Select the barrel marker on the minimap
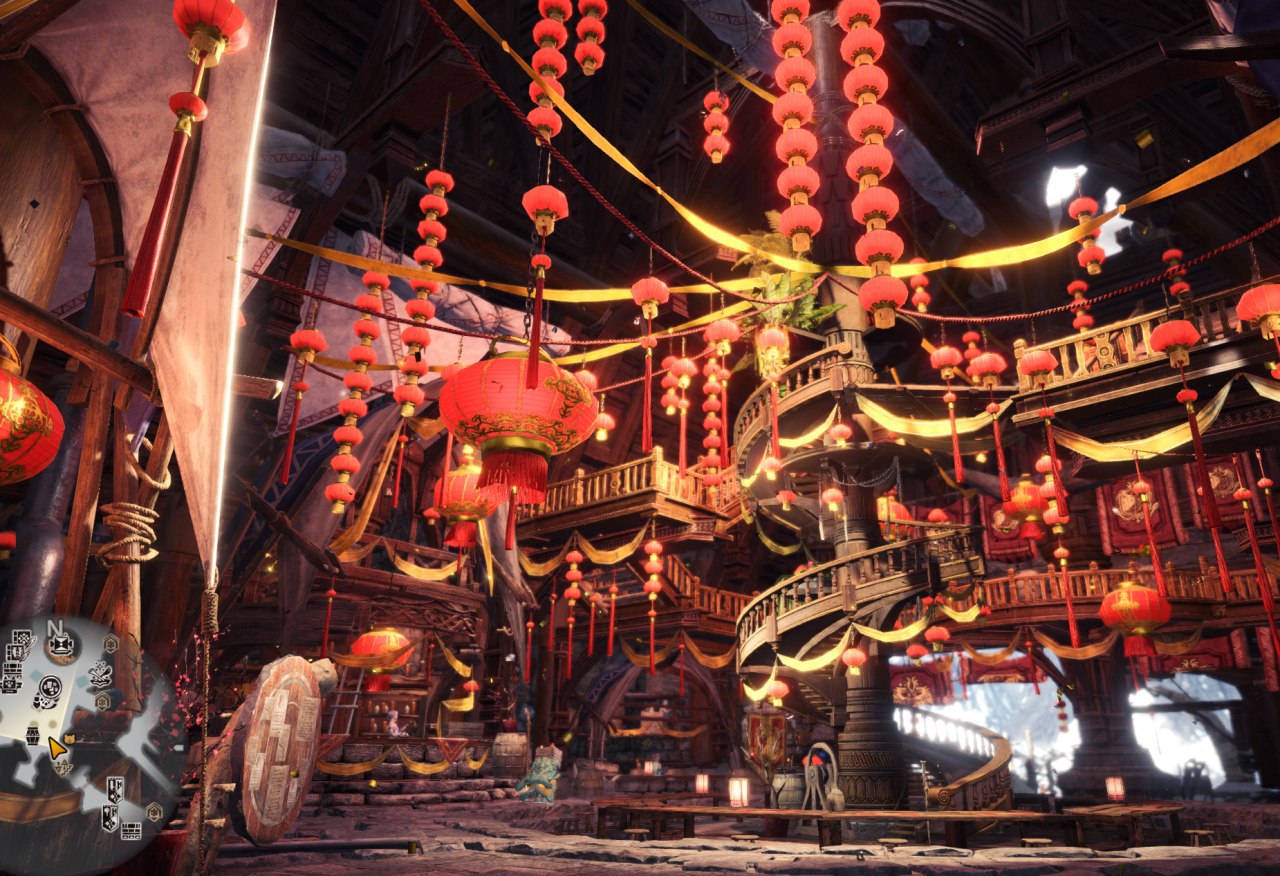Viewport: 1280px width, 876px height. (33, 735)
